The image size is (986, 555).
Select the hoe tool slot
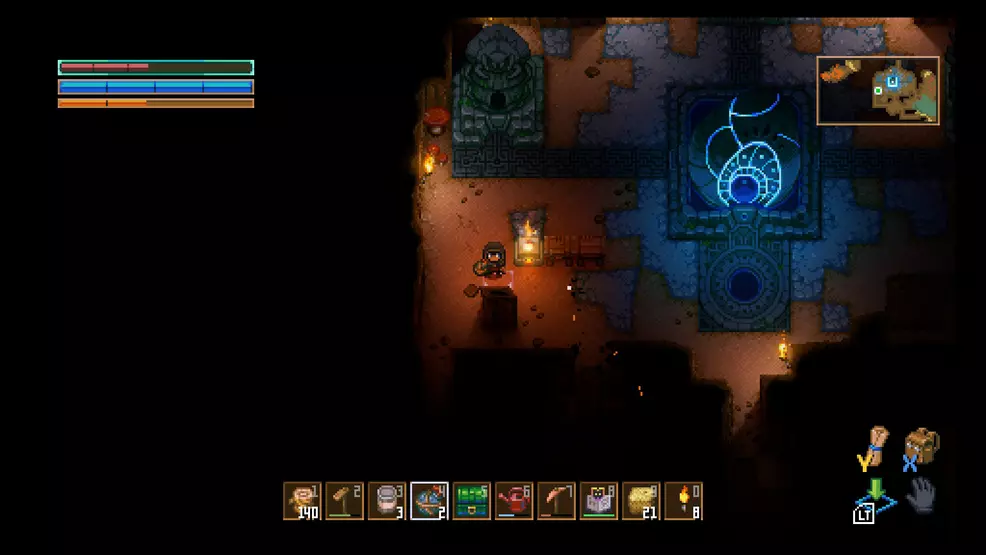pos(344,501)
